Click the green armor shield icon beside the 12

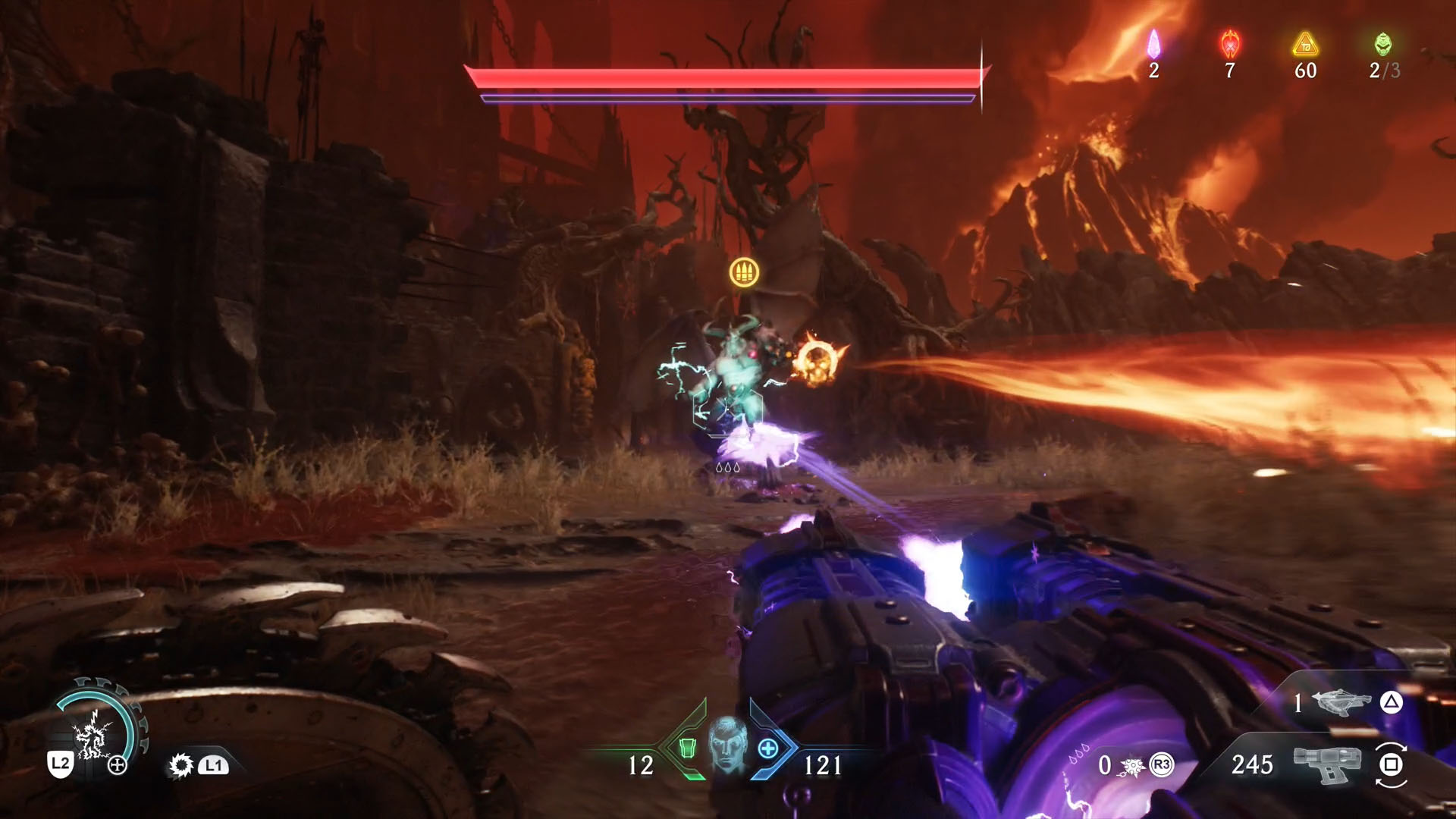(x=689, y=750)
